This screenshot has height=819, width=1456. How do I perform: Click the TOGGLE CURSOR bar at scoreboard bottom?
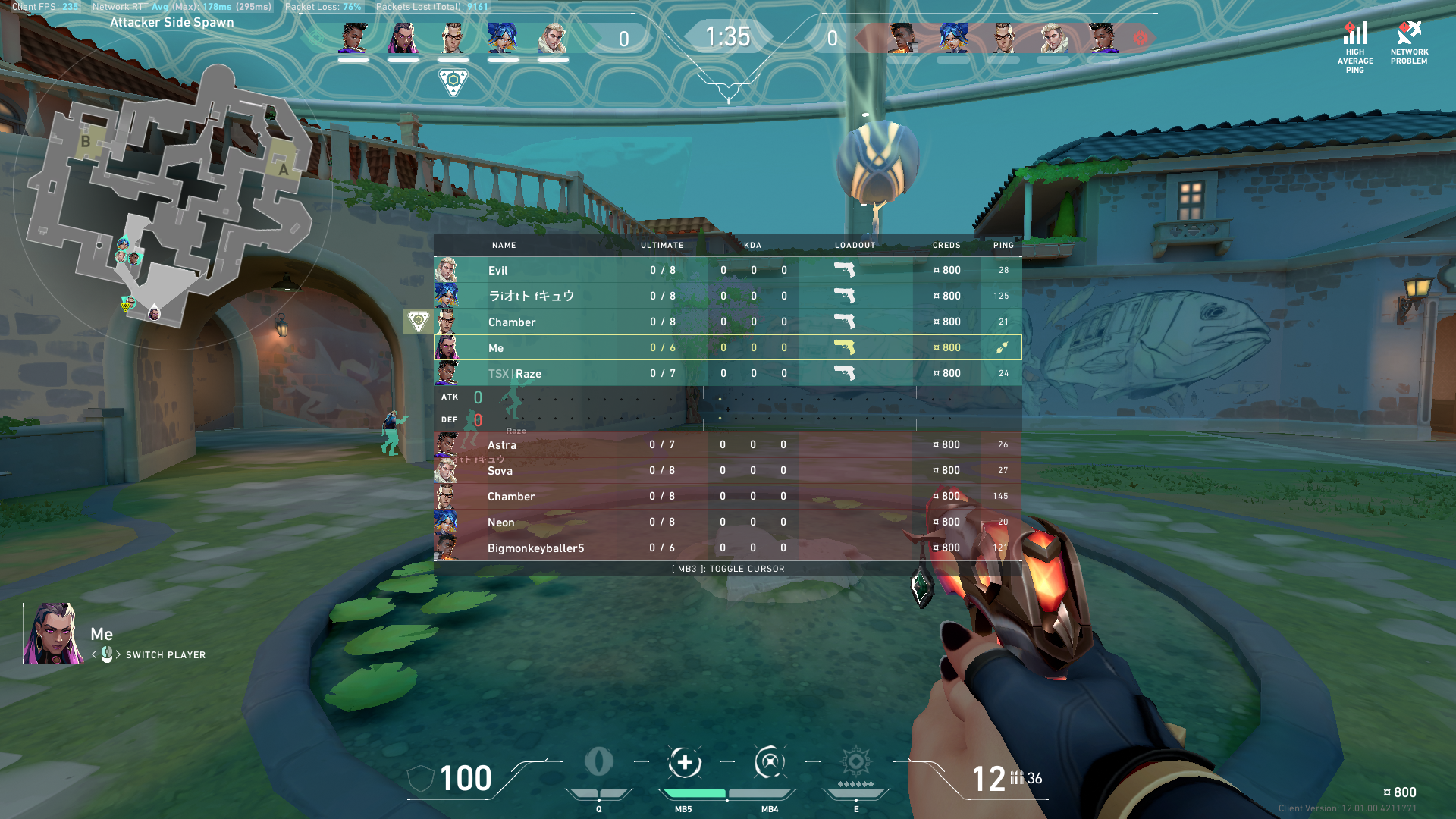pyautogui.click(x=728, y=569)
